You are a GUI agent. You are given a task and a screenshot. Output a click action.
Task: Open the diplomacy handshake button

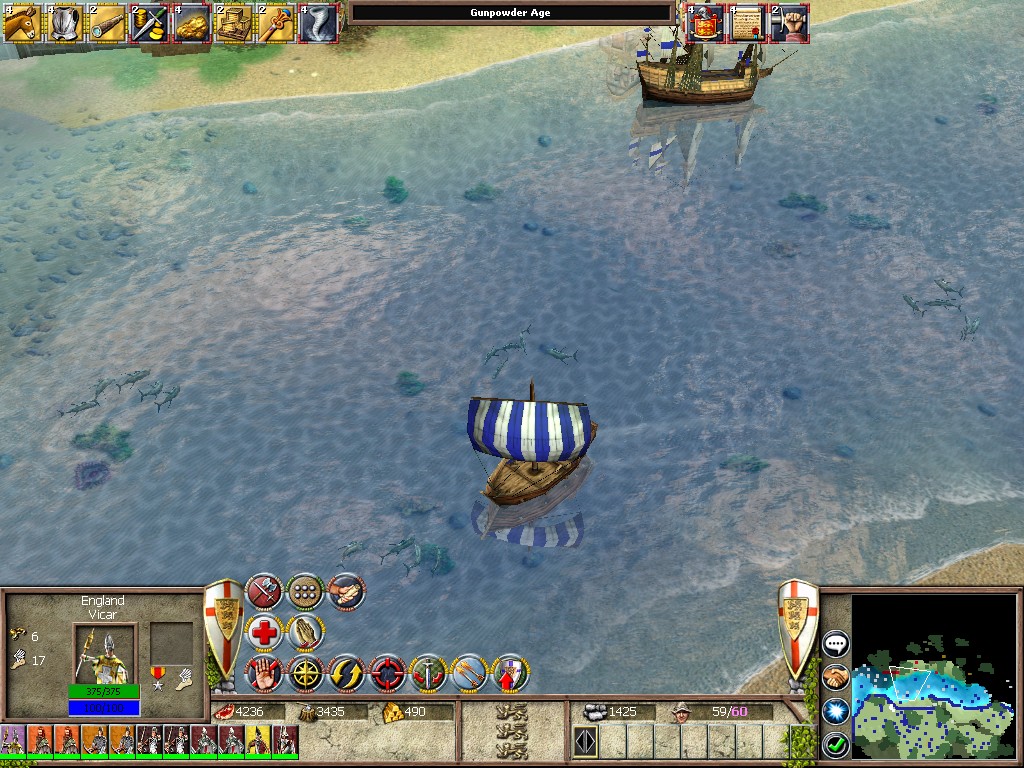(x=835, y=678)
